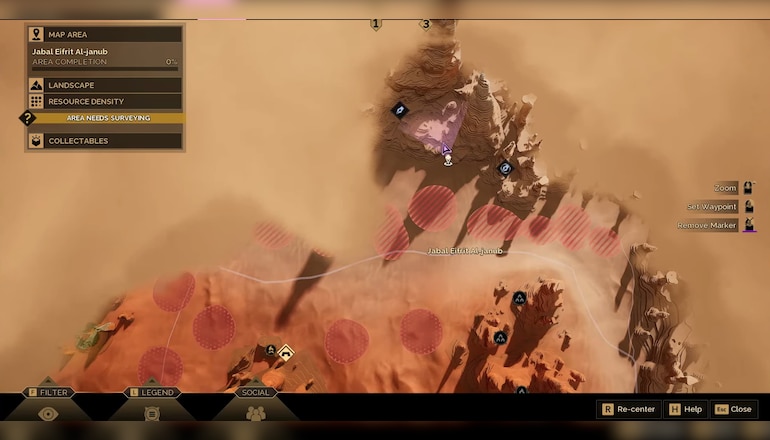
Task: Select the numbered marker 1 on compass bar
Action: click(376, 24)
